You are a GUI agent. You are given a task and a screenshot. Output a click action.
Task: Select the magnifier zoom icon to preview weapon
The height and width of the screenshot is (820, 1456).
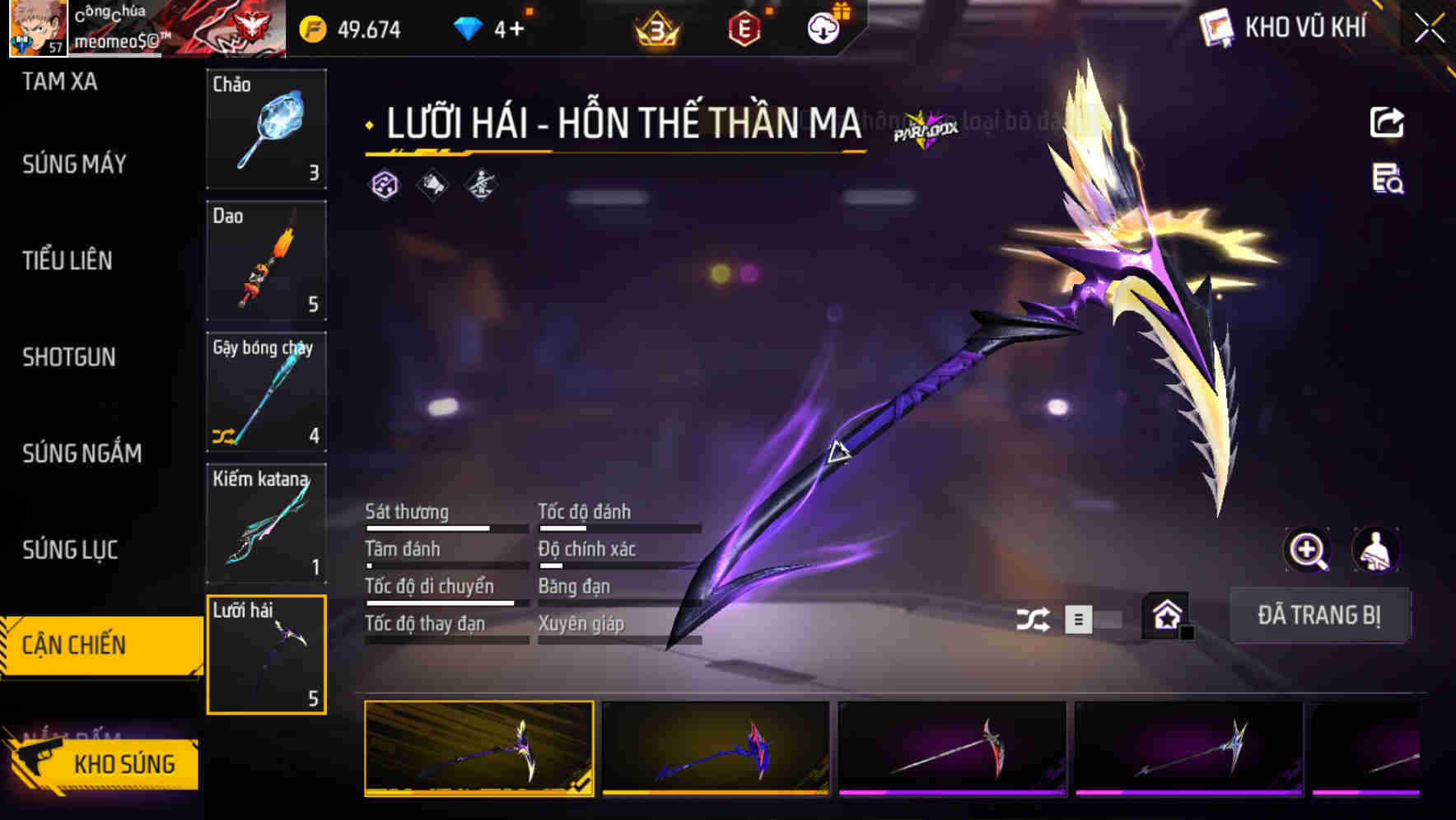[1308, 550]
